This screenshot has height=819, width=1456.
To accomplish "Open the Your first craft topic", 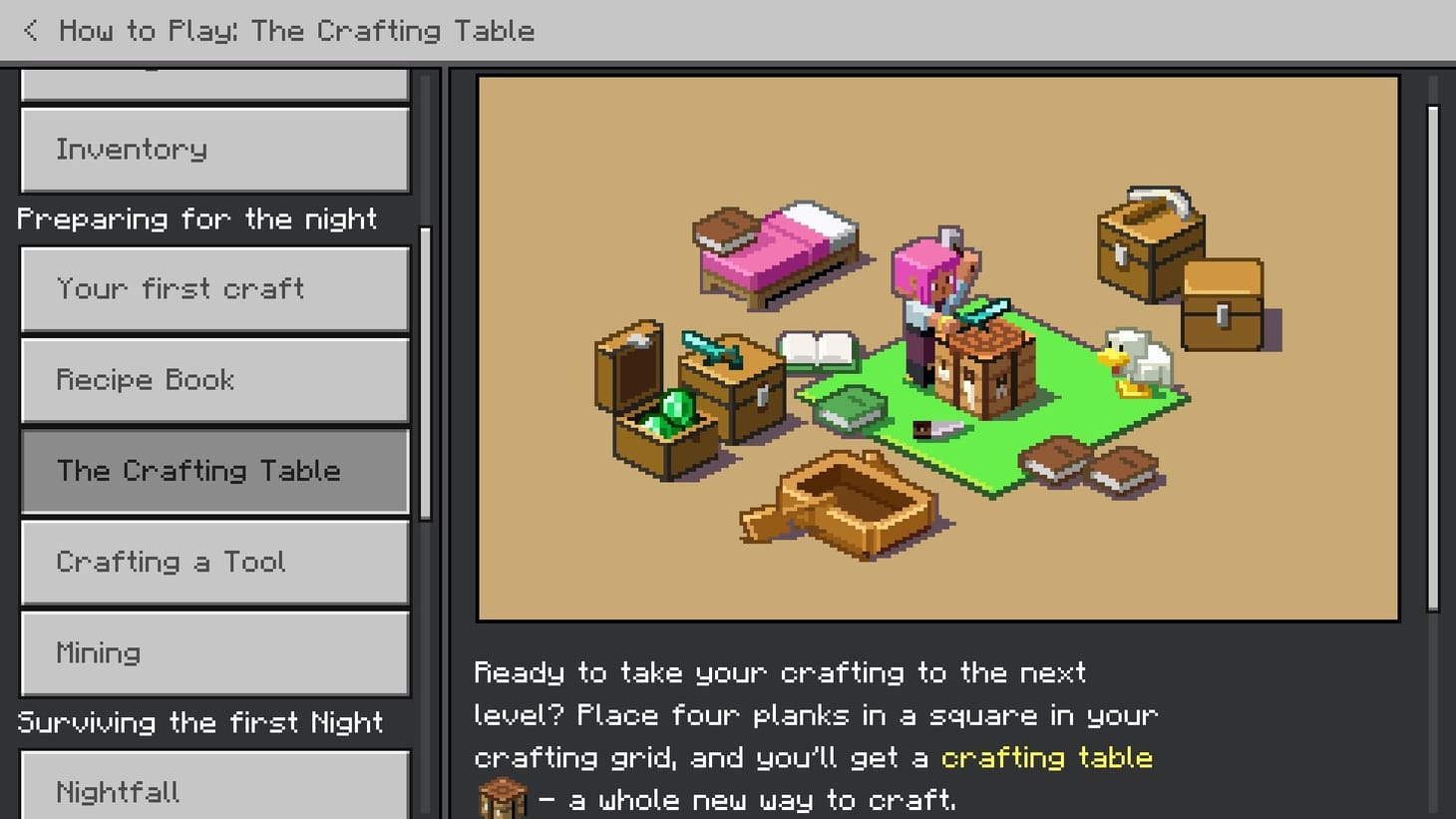I will pos(214,289).
